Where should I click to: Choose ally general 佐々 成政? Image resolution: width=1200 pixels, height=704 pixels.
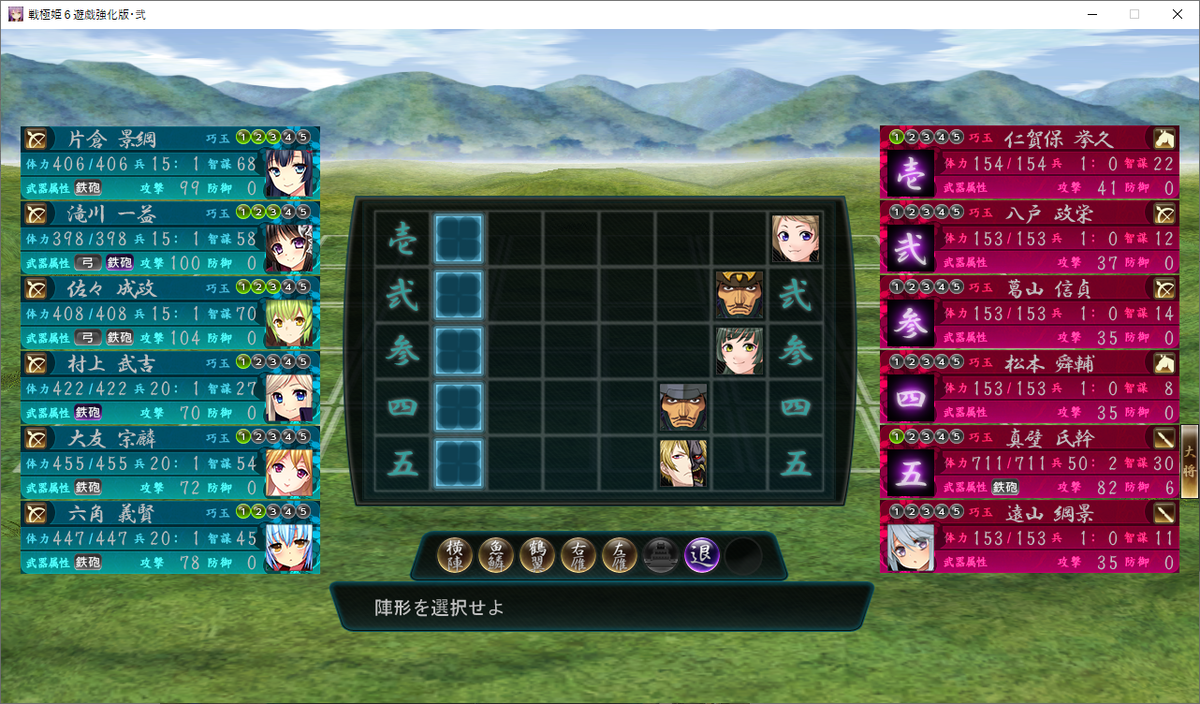[170, 312]
